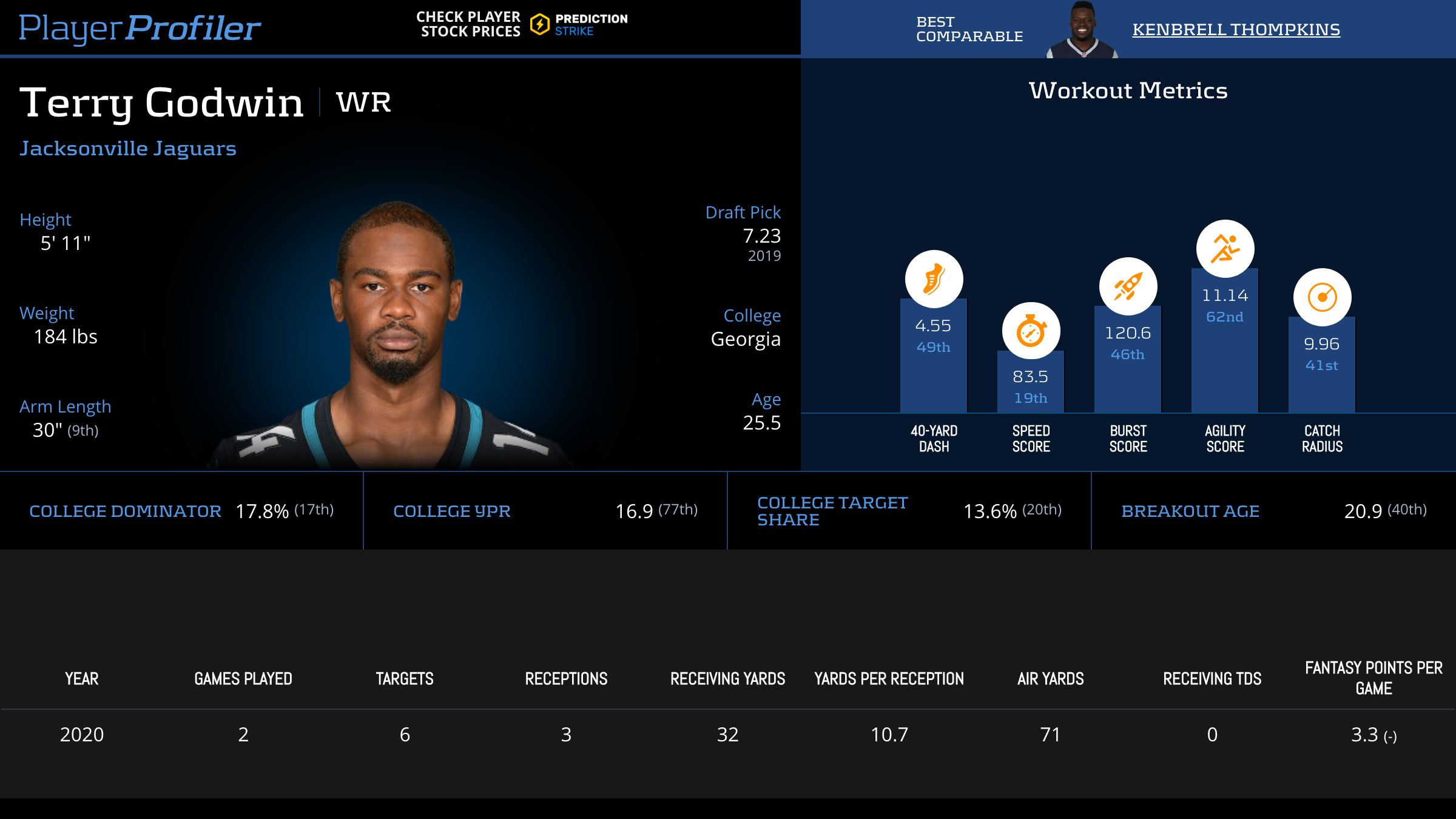Open the Jacksonville Jaguars team link

tap(128, 149)
